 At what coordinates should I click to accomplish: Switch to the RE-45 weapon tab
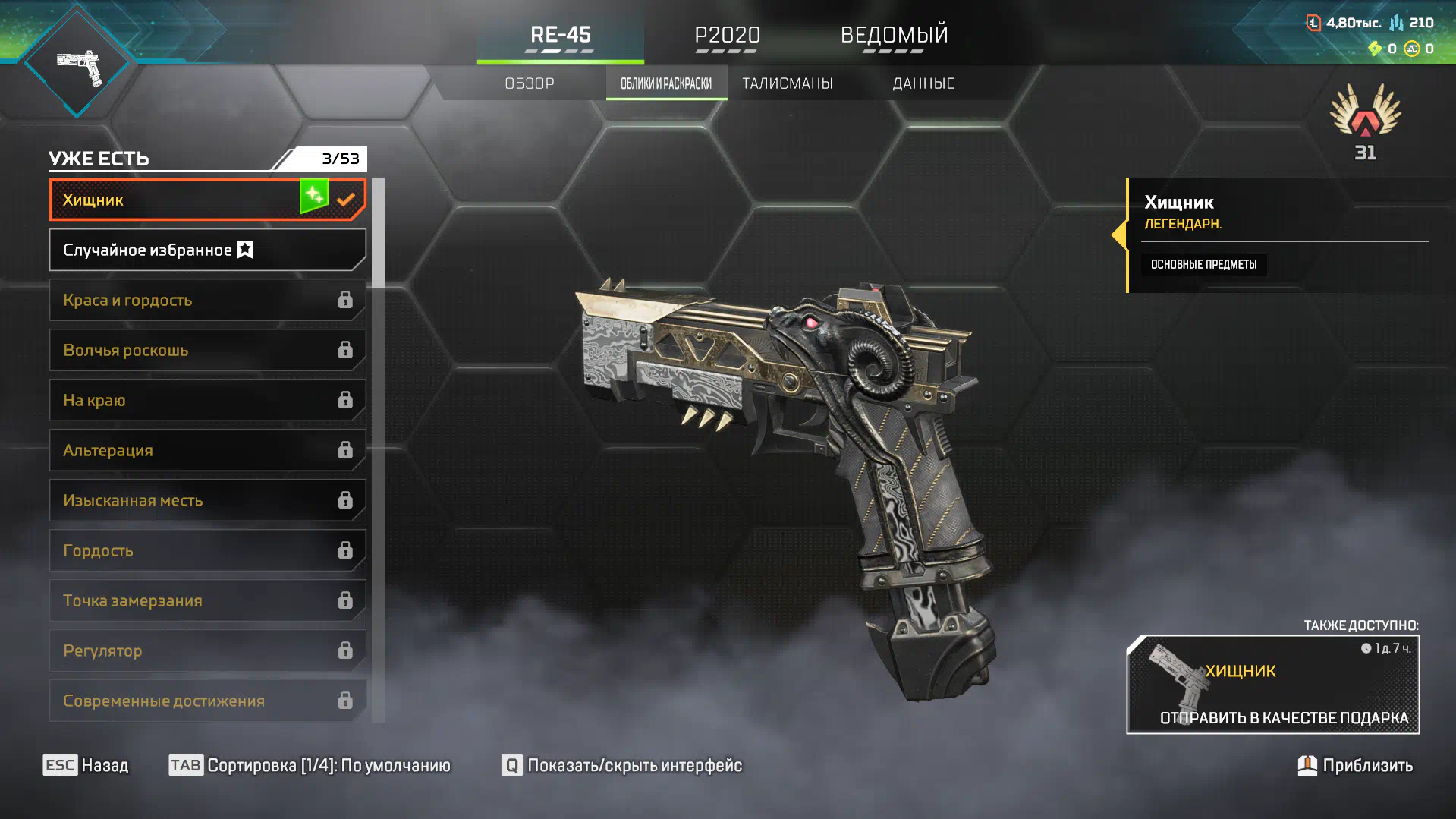[x=560, y=35]
